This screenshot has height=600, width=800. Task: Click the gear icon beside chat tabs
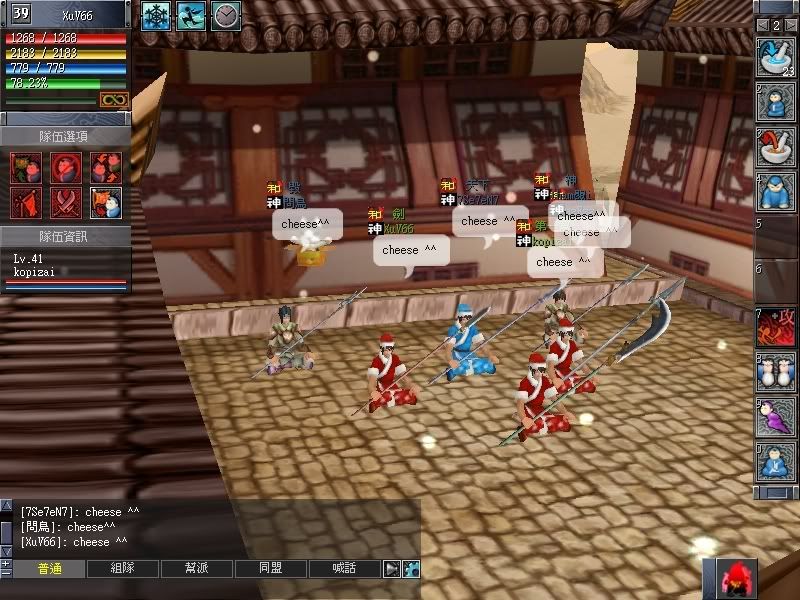(411, 568)
